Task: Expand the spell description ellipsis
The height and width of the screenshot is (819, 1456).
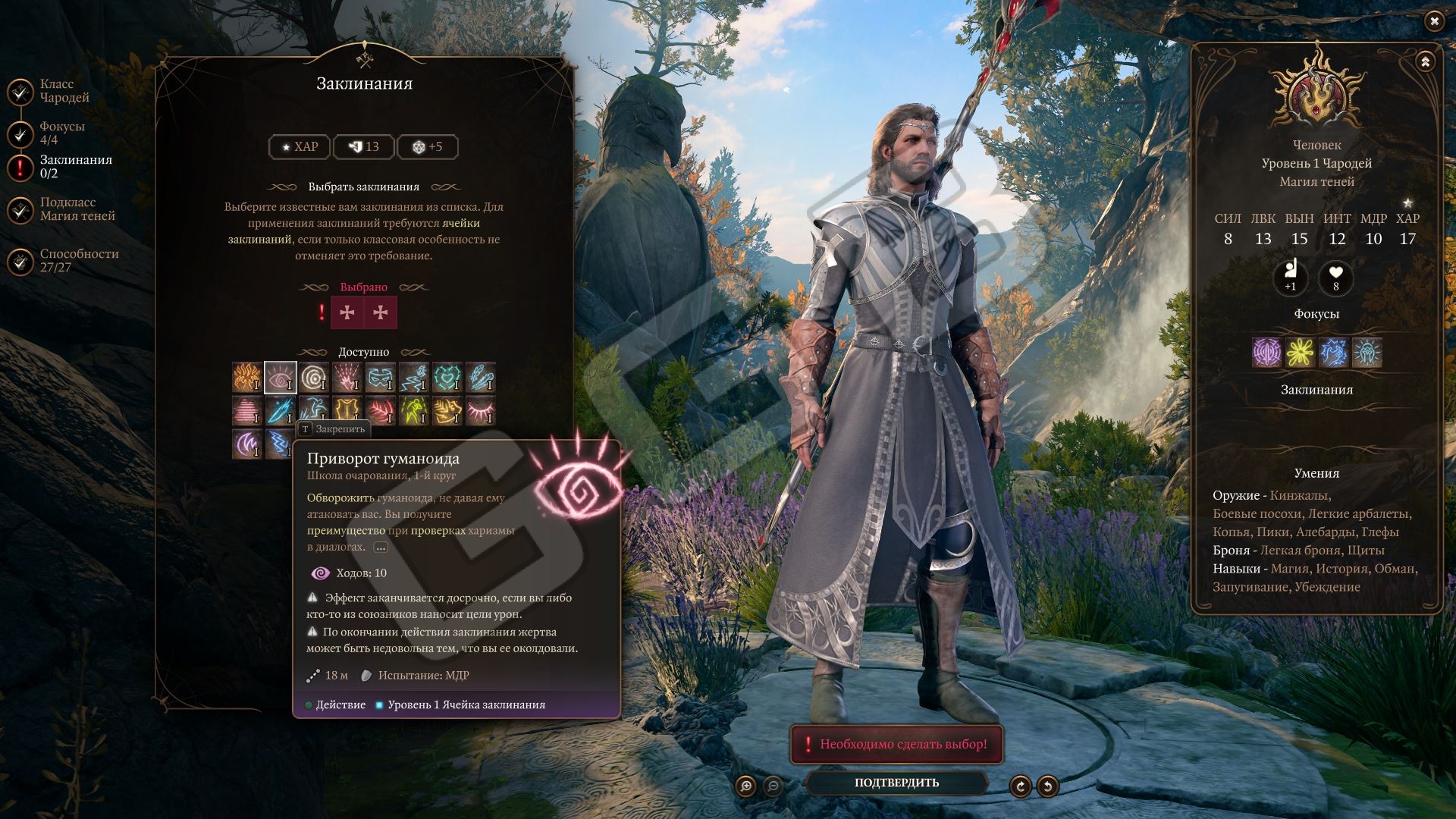Action: [381, 548]
